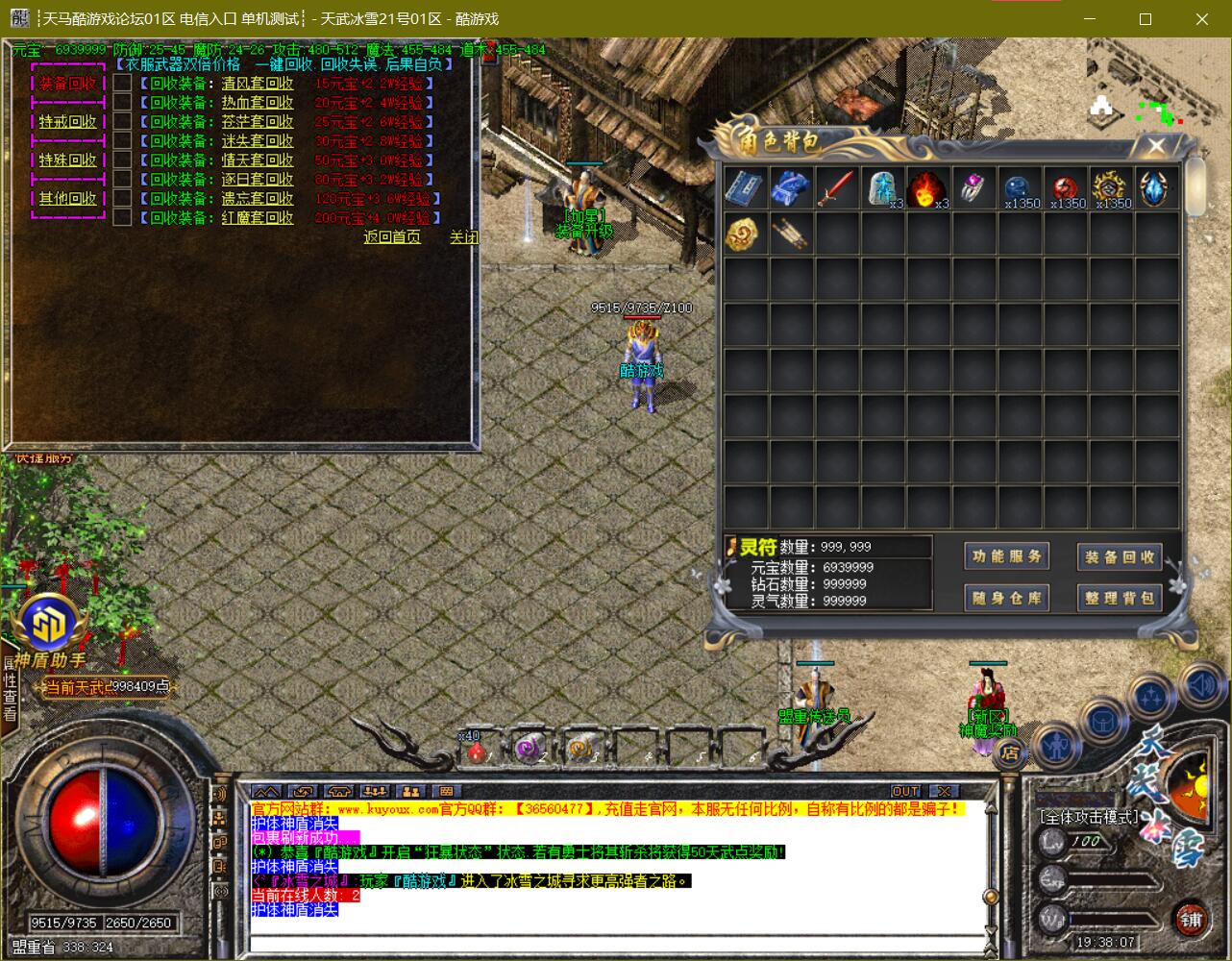Close the 角色背包 inventory window
Image resolution: width=1232 pixels, height=961 pixels.
tap(1156, 146)
